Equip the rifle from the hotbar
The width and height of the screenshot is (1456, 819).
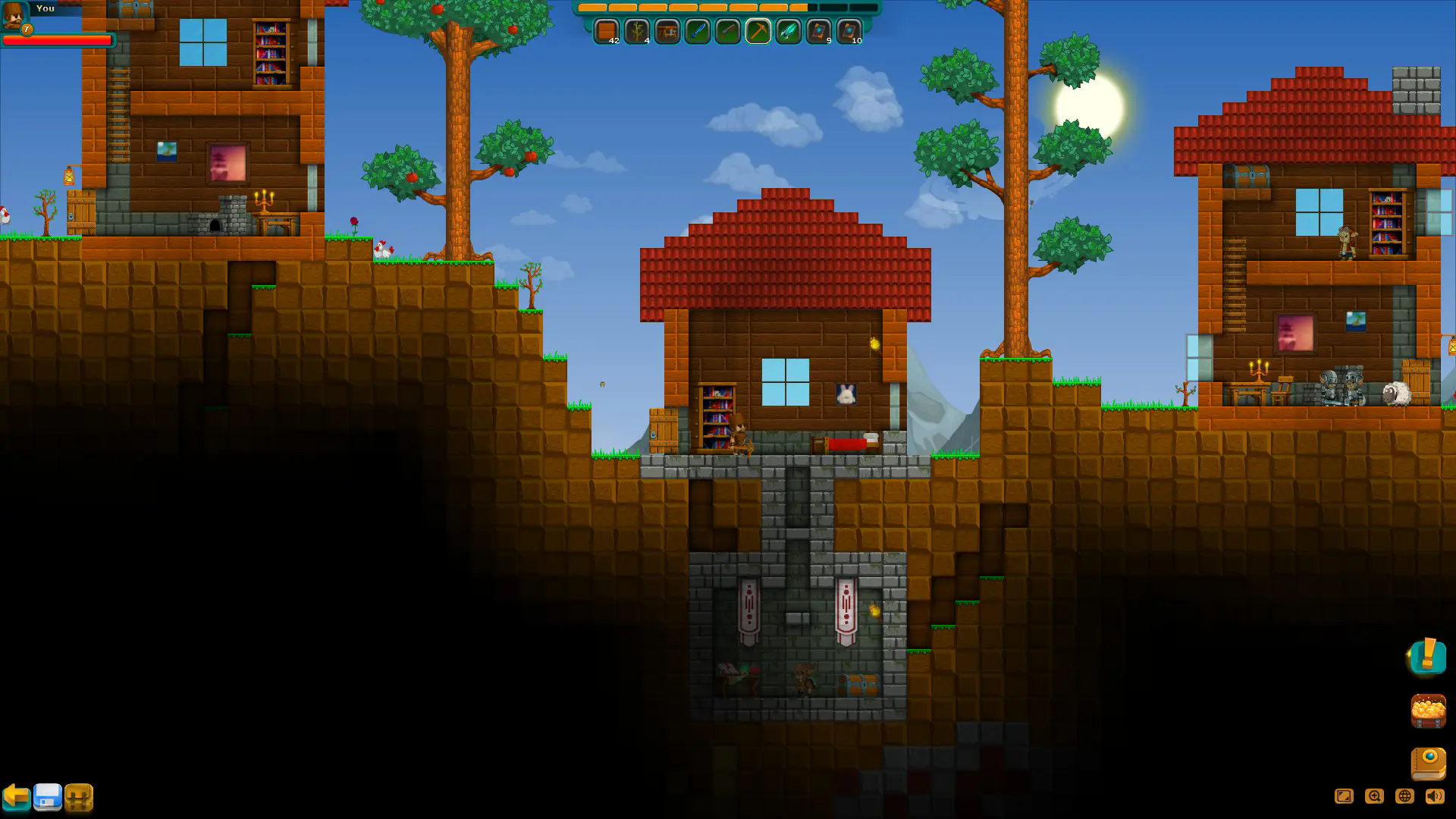coord(728,32)
